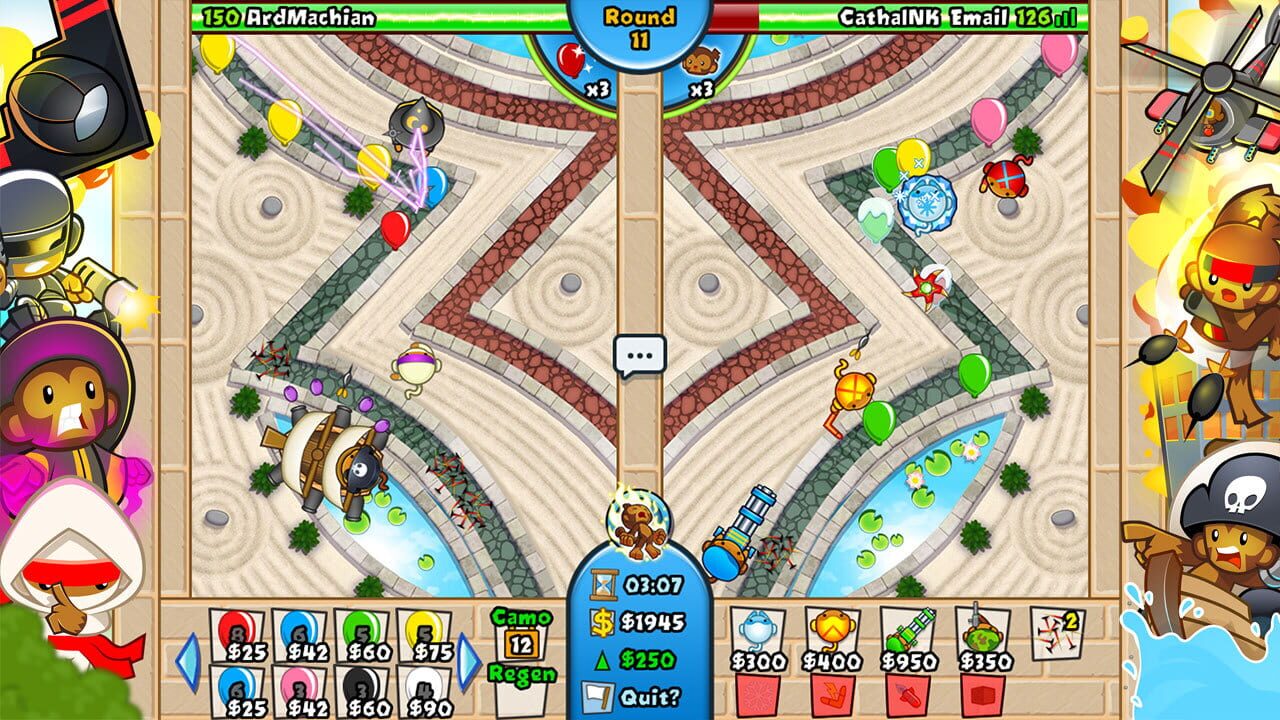
Task: Tap the Round 11 banner
Action: click(x=640, y=22)
